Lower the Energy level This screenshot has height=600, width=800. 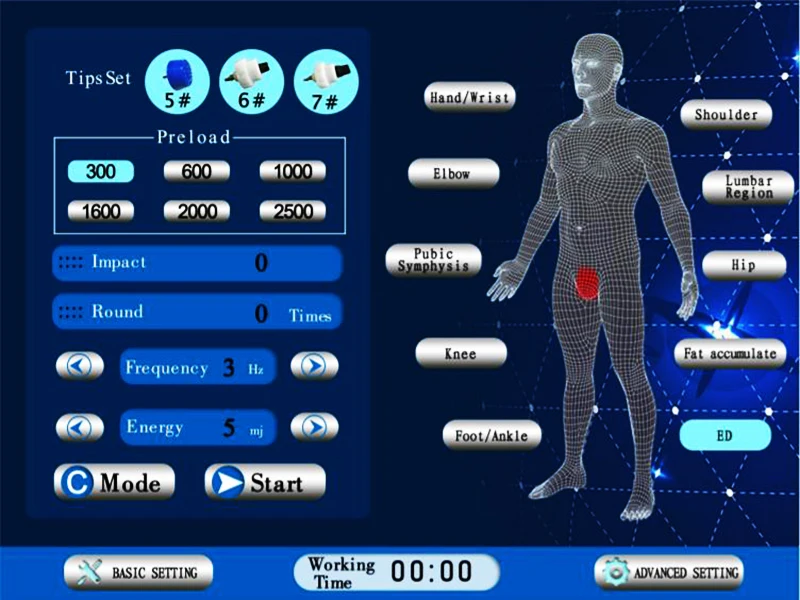coord(79,427)
